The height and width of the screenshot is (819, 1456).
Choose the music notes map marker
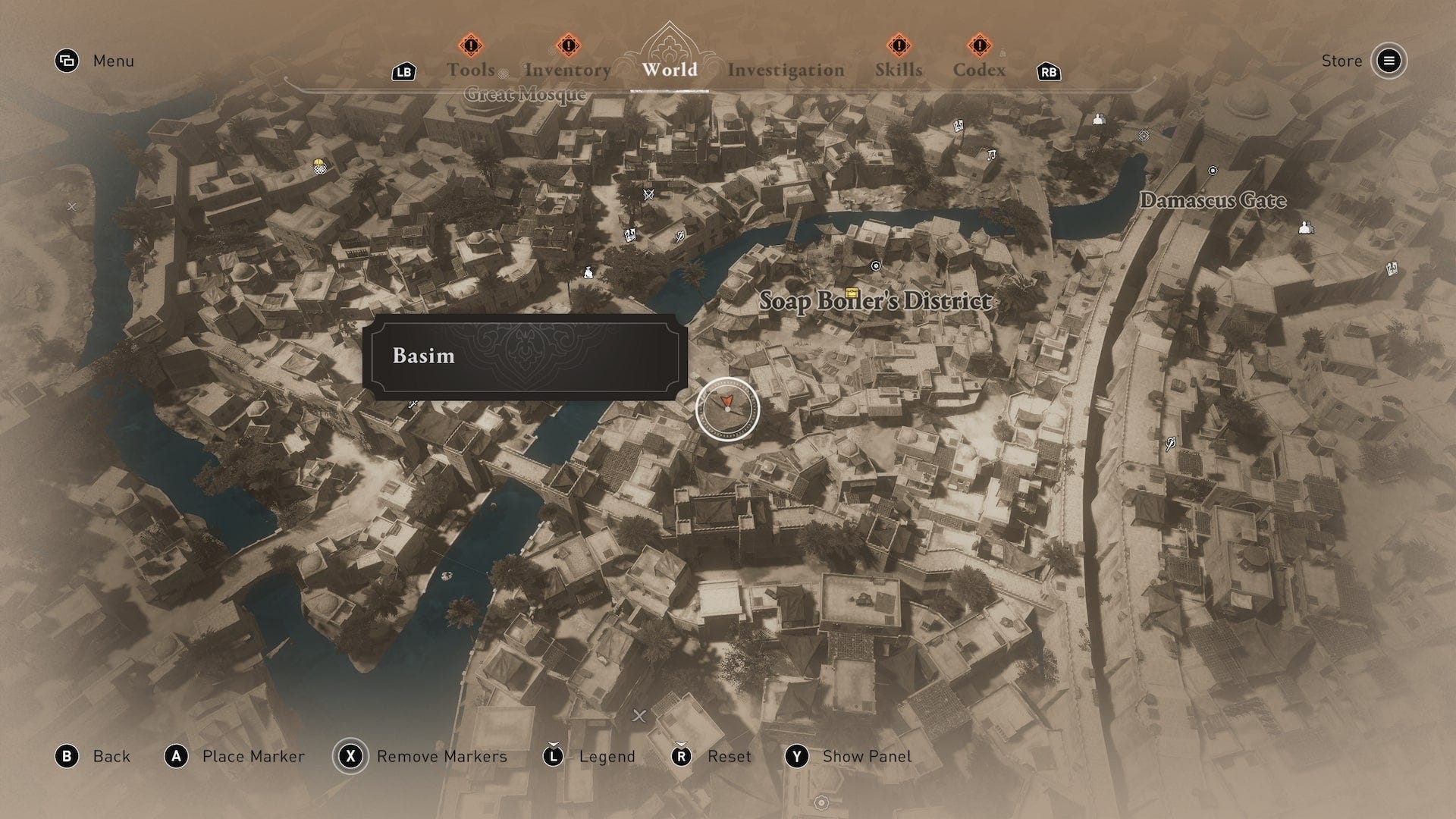[x=990, y=155]
